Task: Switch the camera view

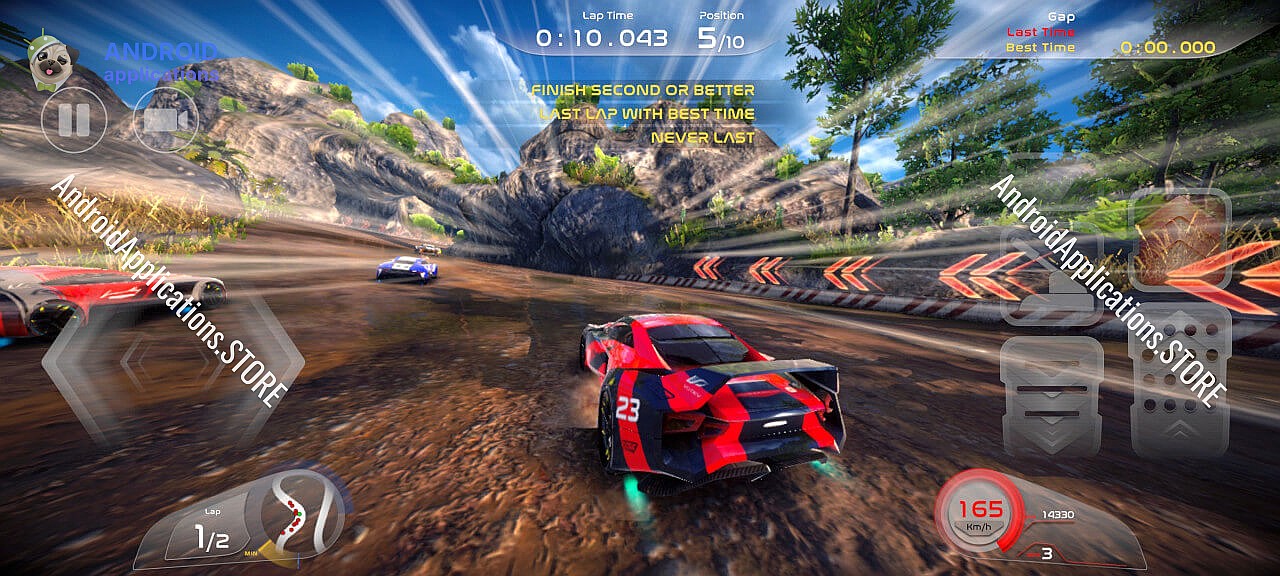Action: (165, 120)
